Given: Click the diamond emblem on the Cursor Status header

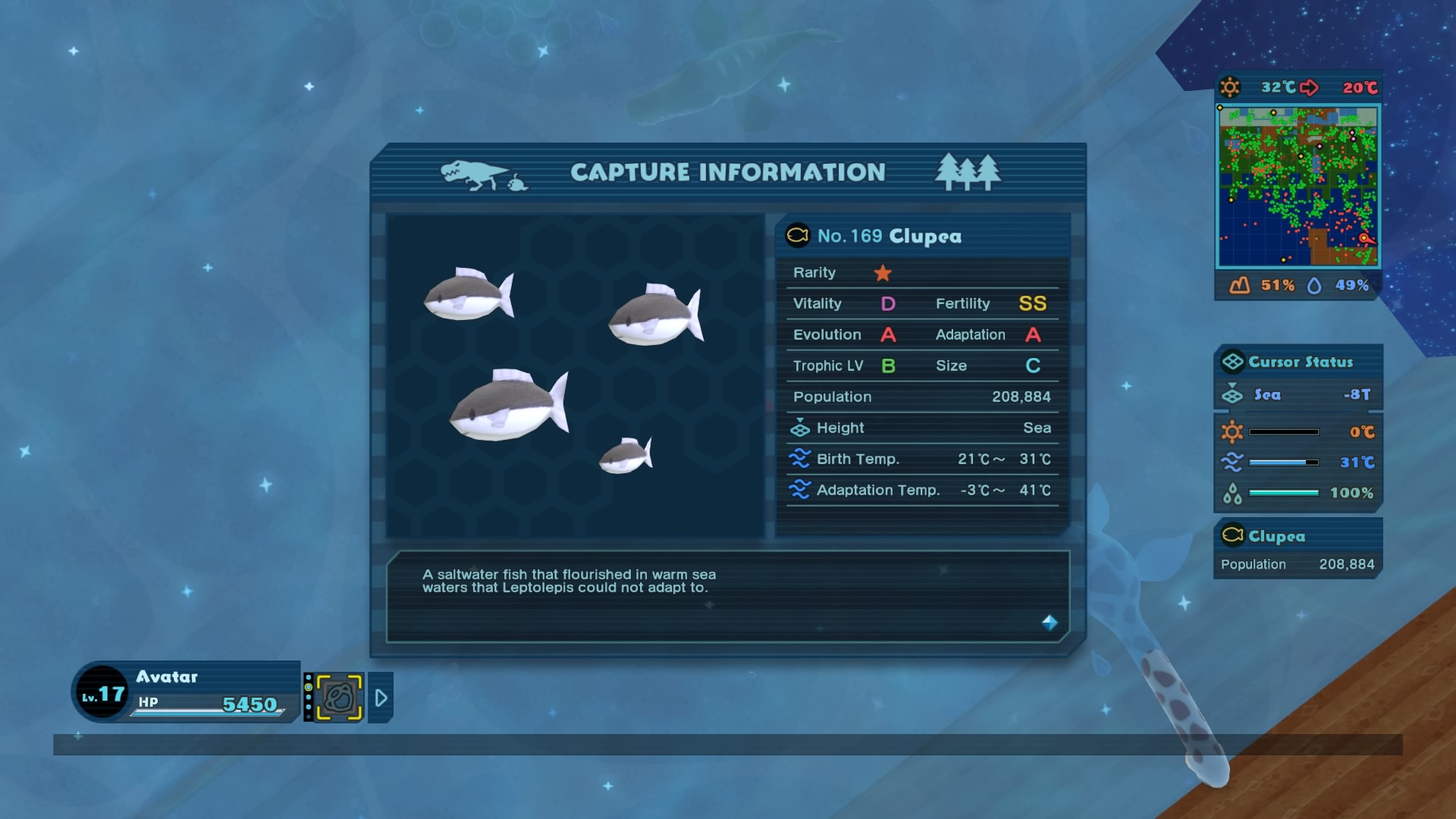Looking at the screenshot, I should pyautogui.click(x=1232, y=362).
